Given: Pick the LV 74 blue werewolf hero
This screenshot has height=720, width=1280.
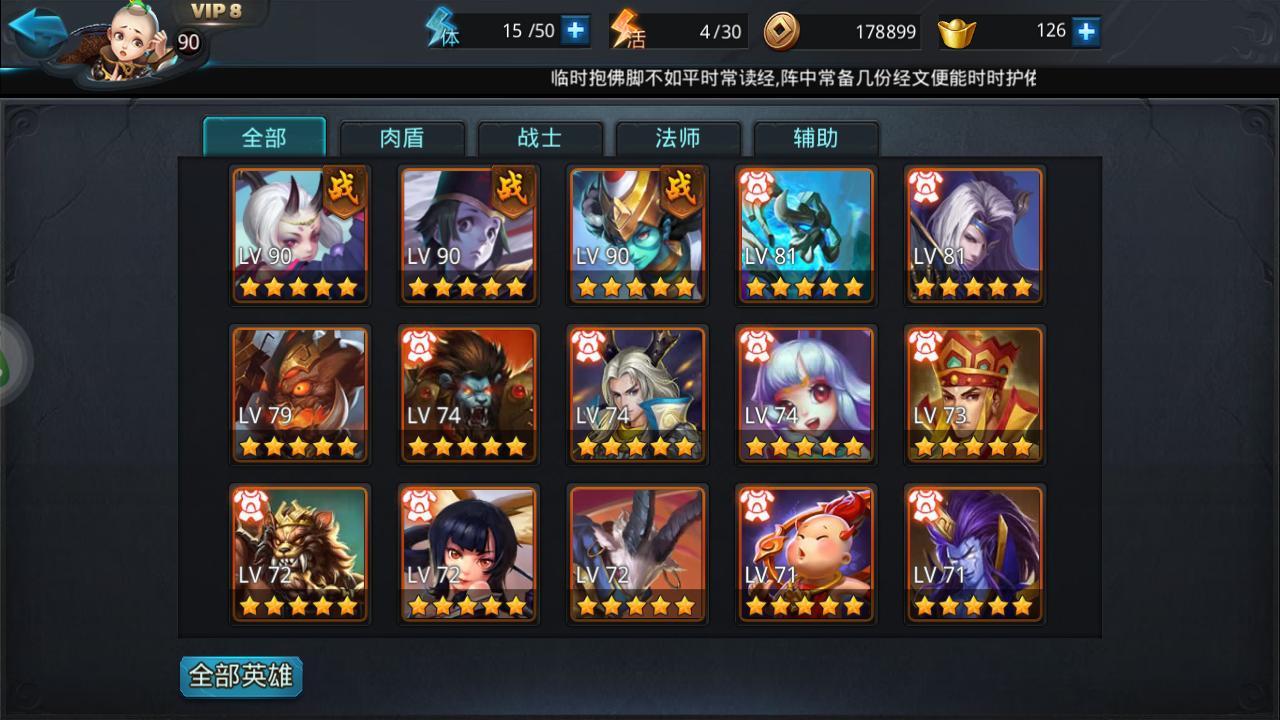Looking at the screenshot, I should point(468,395).
